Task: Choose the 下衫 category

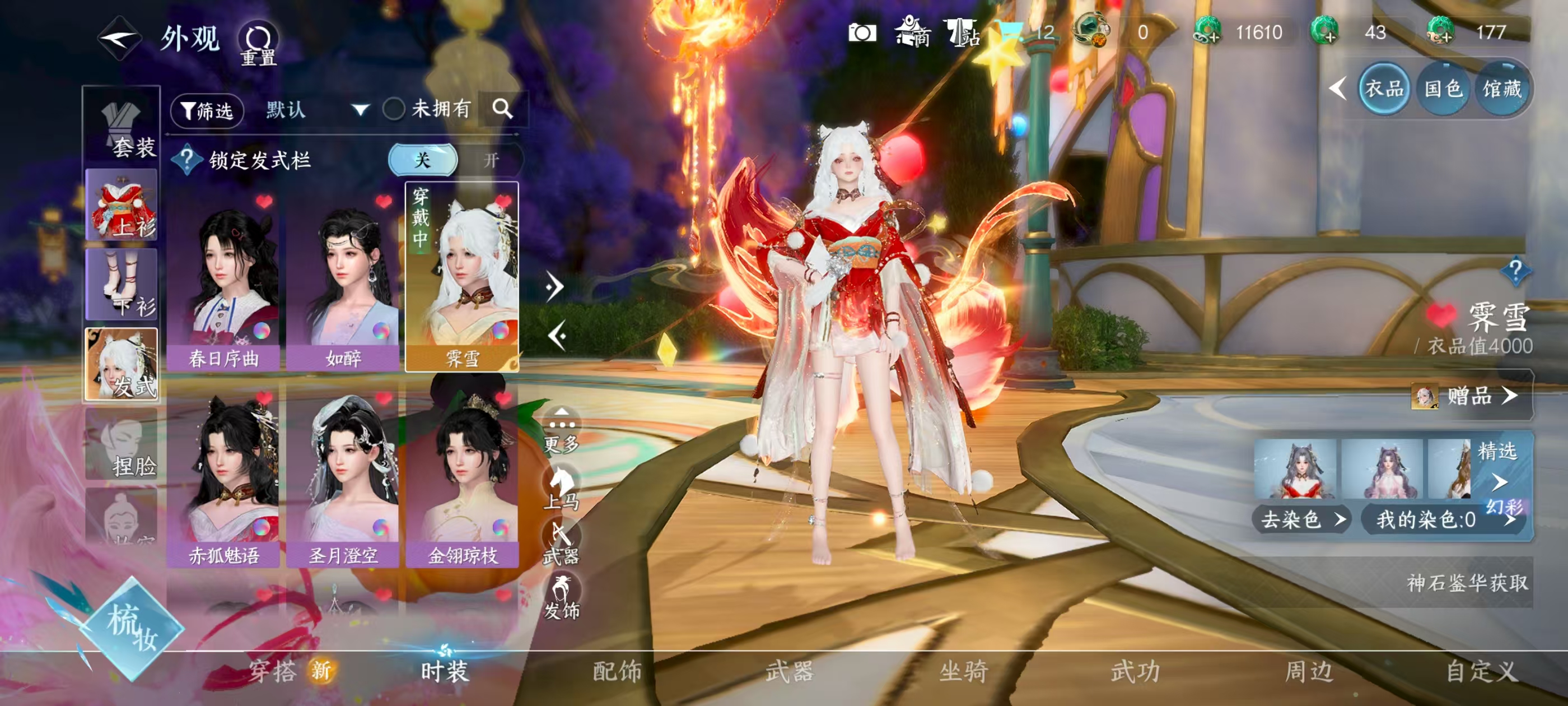Action: click(x=122, y=284)
